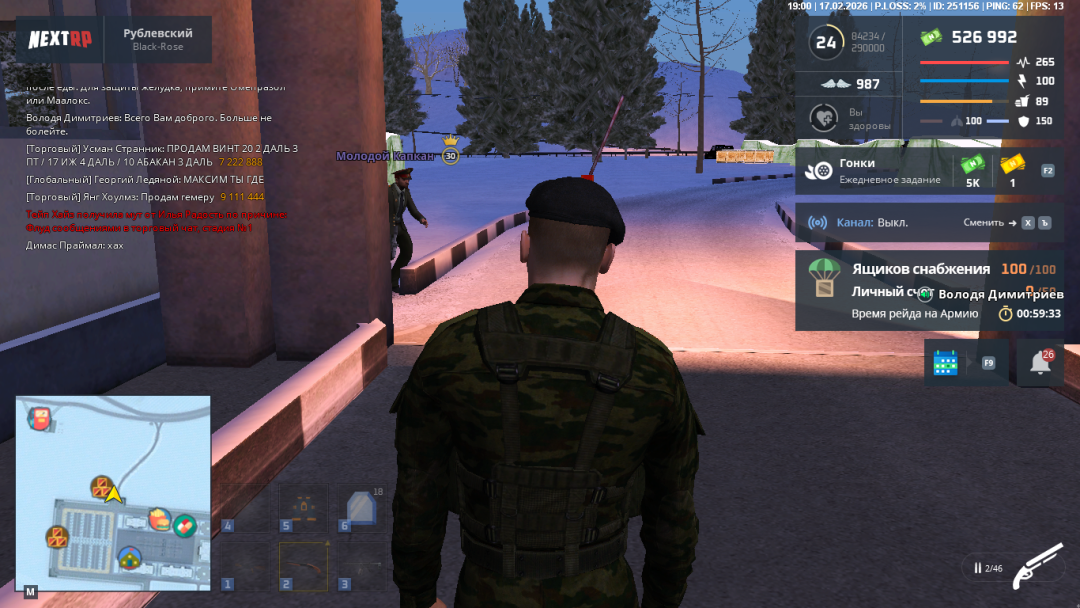Screen dimensions: 1080x608
Task: Open the minimap
Action: pos(112,492)
